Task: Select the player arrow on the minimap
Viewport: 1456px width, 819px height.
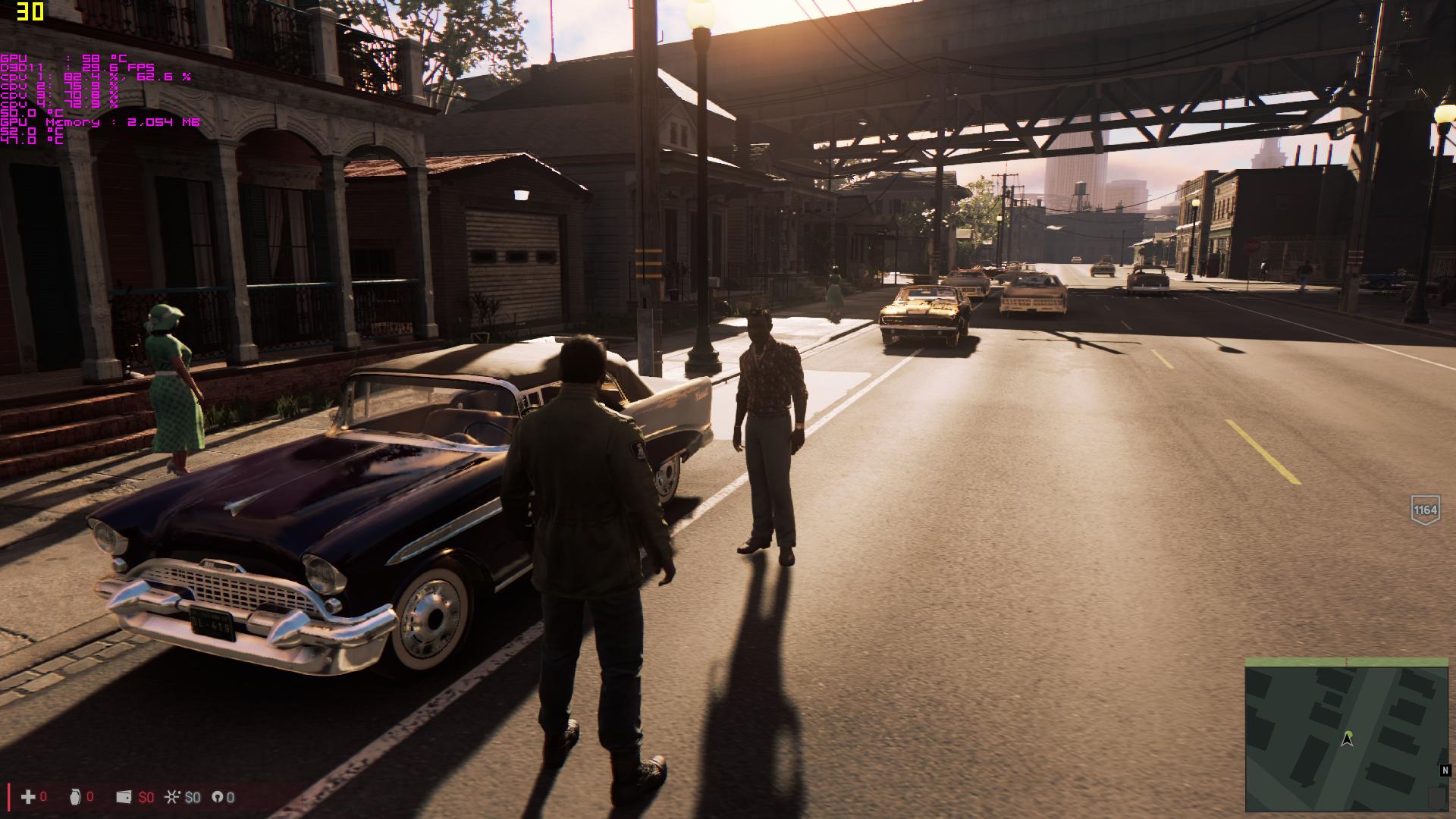Action: pyautogui.click(x=1348, y=739)
